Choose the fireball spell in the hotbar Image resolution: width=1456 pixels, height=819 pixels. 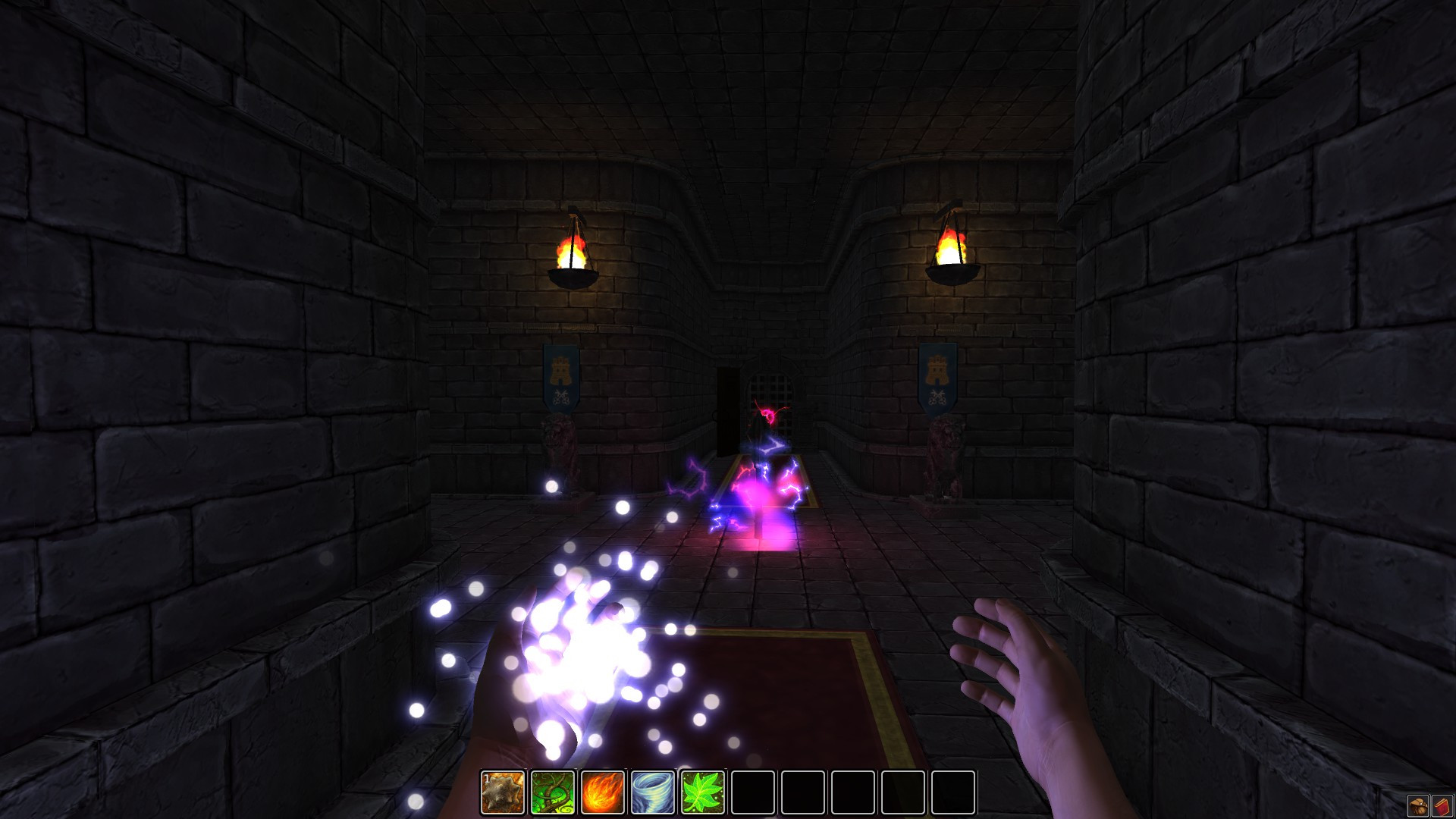pyautogui.click(x=603, y=792)
